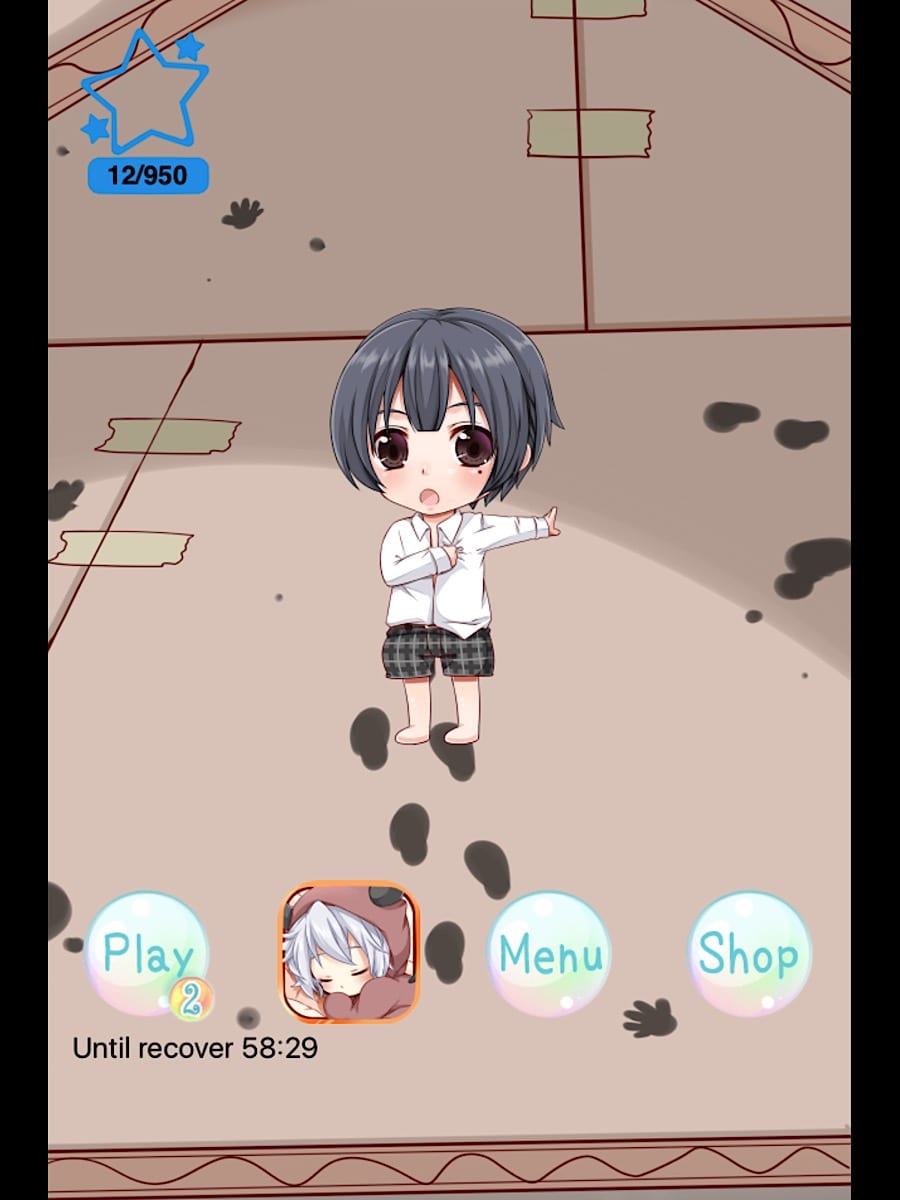Open the Shop bubble
The width and height of the screenshot is (900, 1200).
pos(749,953)
